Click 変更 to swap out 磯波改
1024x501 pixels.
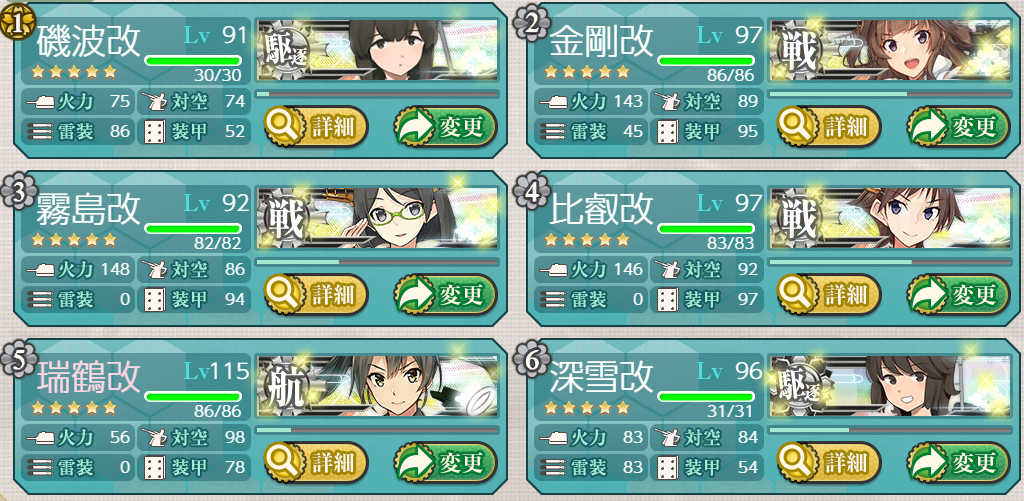[447, 126]
